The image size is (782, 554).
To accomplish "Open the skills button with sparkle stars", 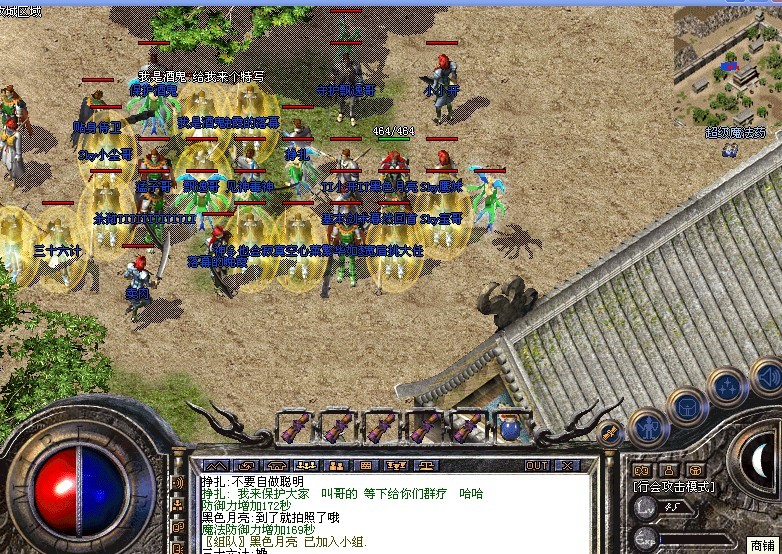I will pyautogui.click(x=727, y=386).
